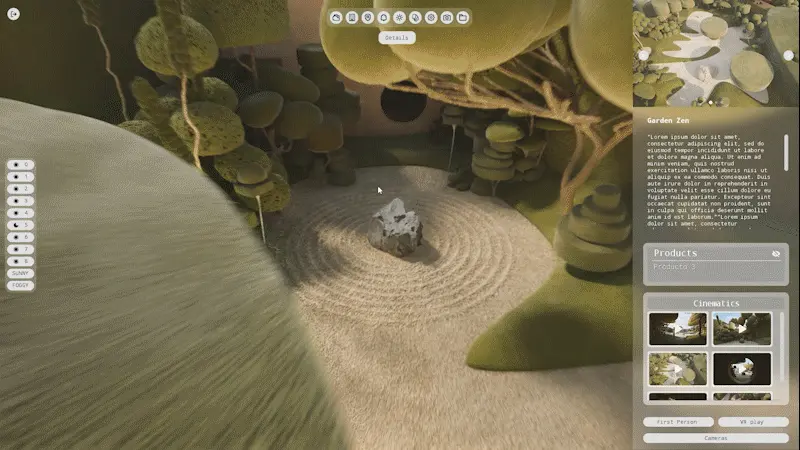
Task: Play the first cinematic thumbnail
Action: pyautogui.click(x=677, y=328)
